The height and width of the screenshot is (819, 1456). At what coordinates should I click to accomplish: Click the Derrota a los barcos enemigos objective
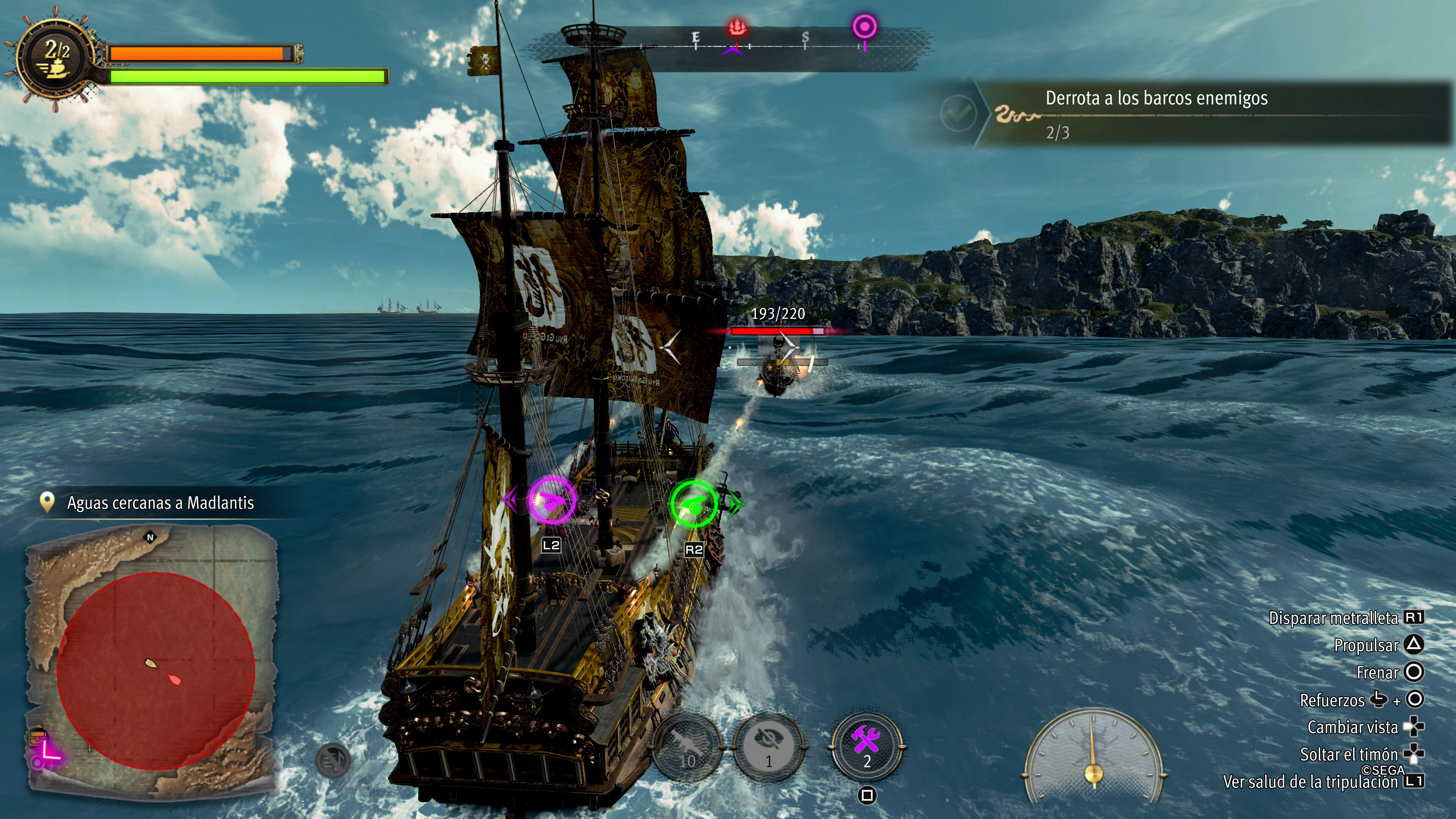tap(1156, 114)
